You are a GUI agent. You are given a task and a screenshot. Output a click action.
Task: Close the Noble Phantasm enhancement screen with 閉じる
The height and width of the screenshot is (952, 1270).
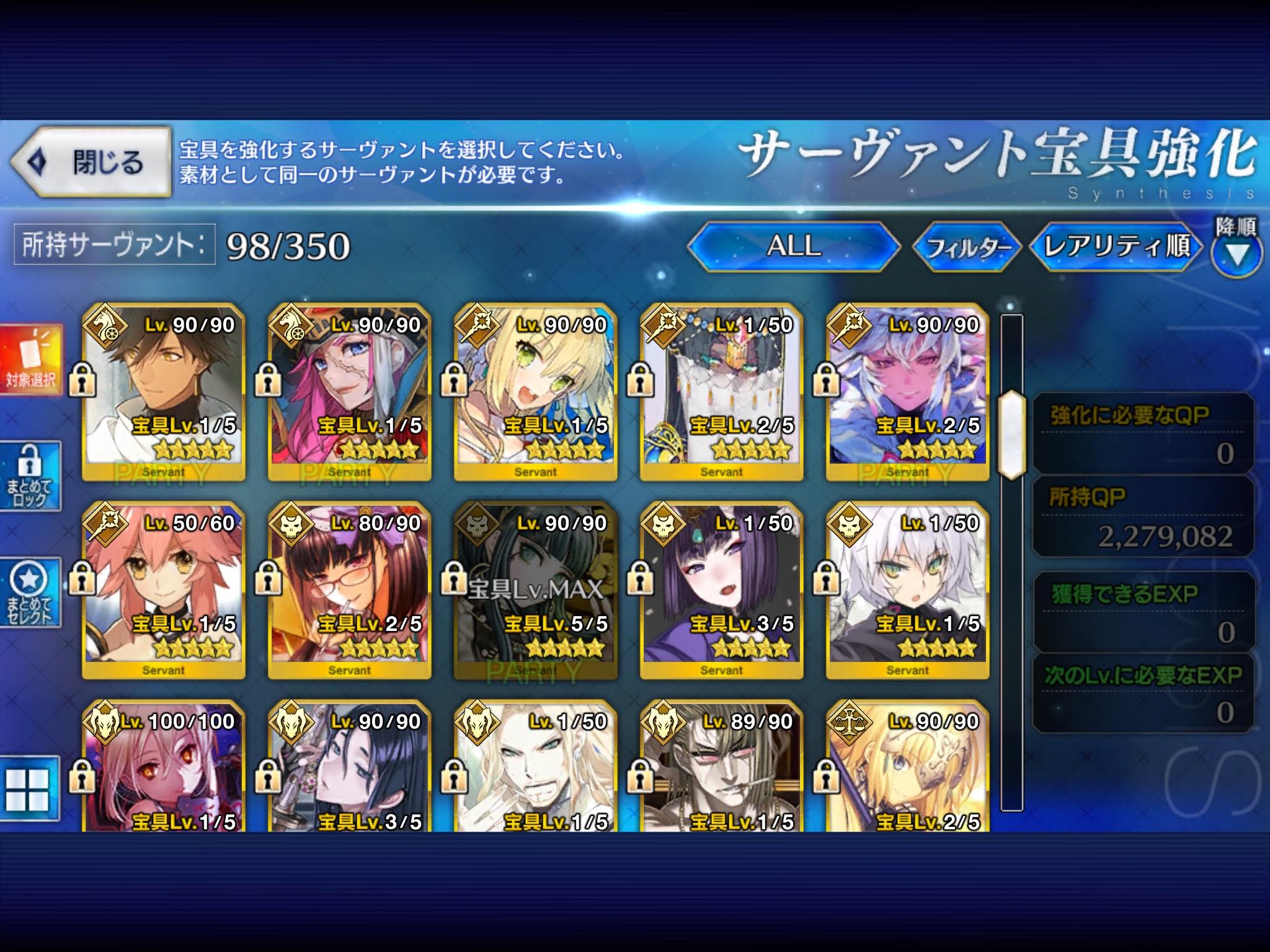pyautogui.click(x=91, y=162)
